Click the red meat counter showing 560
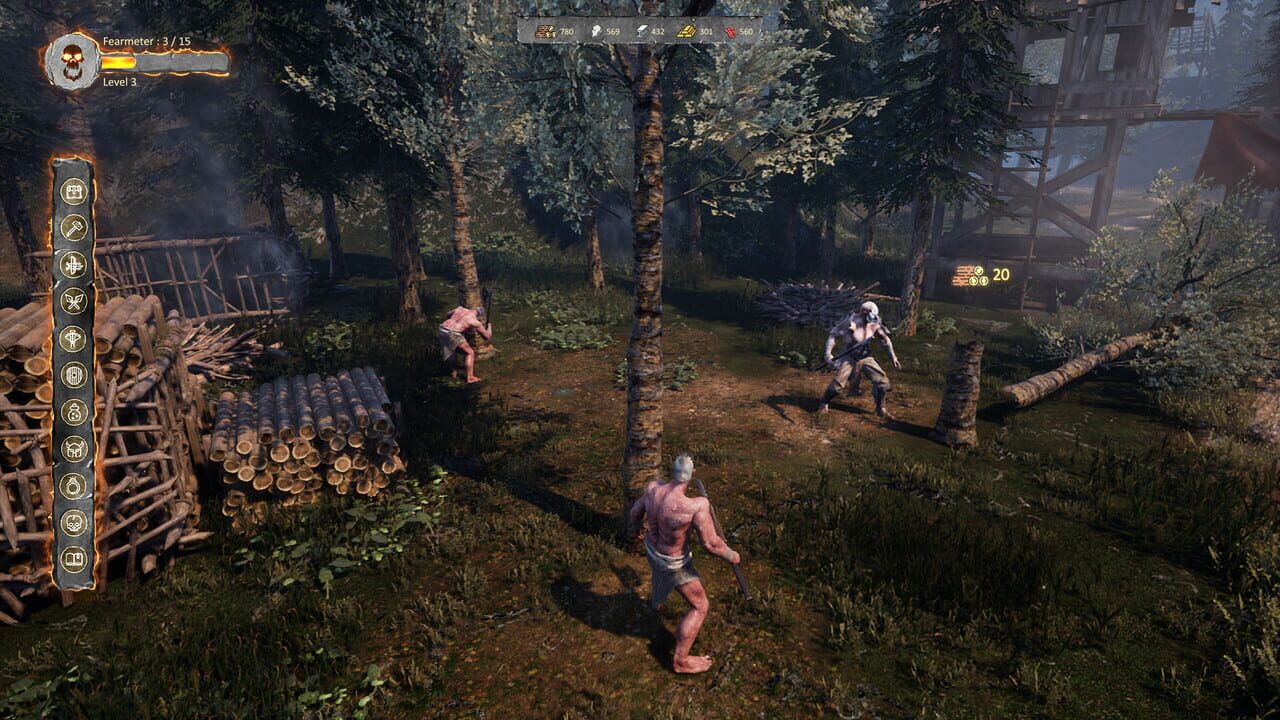This screenshot has width=1280, height=720. point(746,32)
